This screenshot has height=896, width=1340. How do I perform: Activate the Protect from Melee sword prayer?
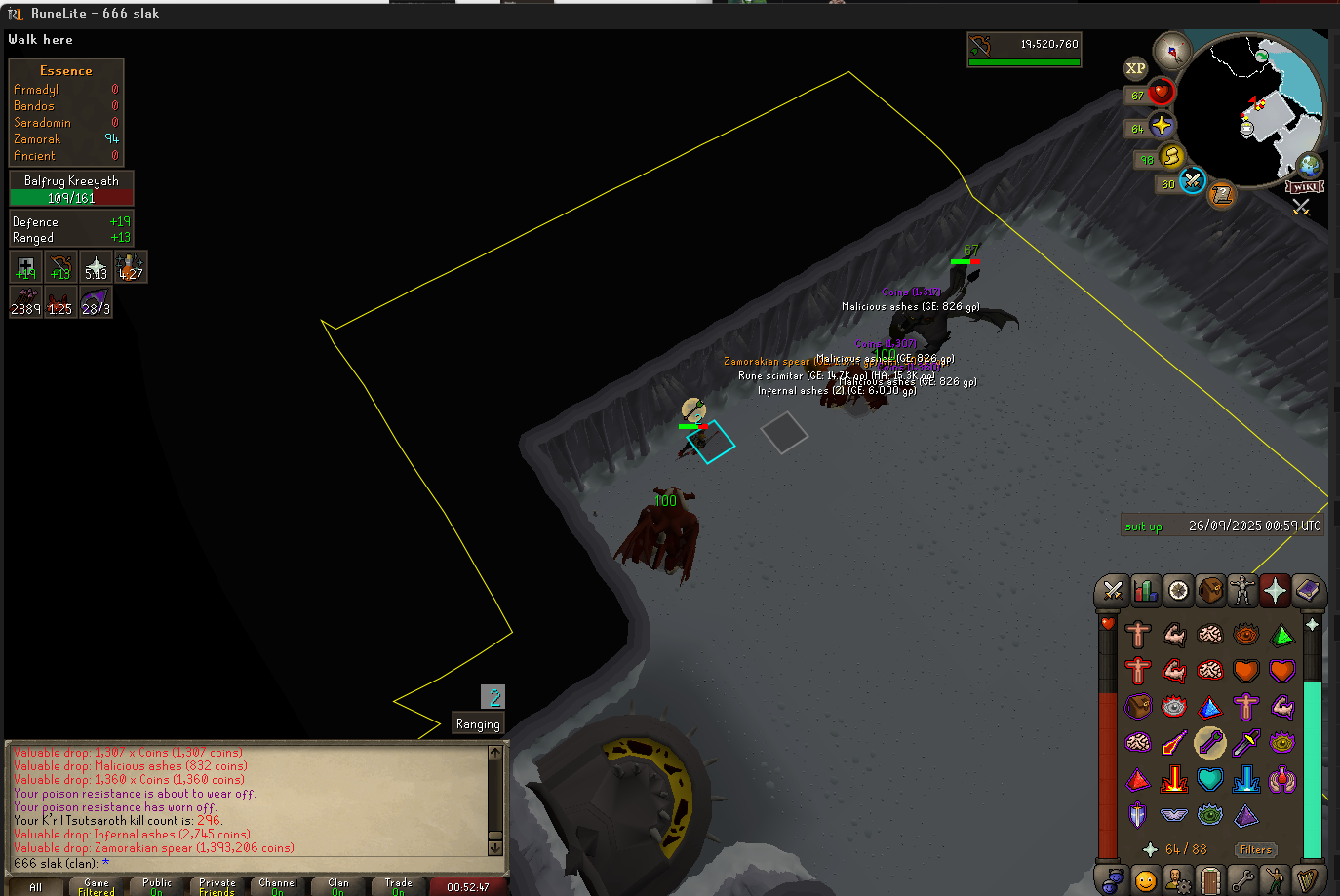pos(1246,743)
